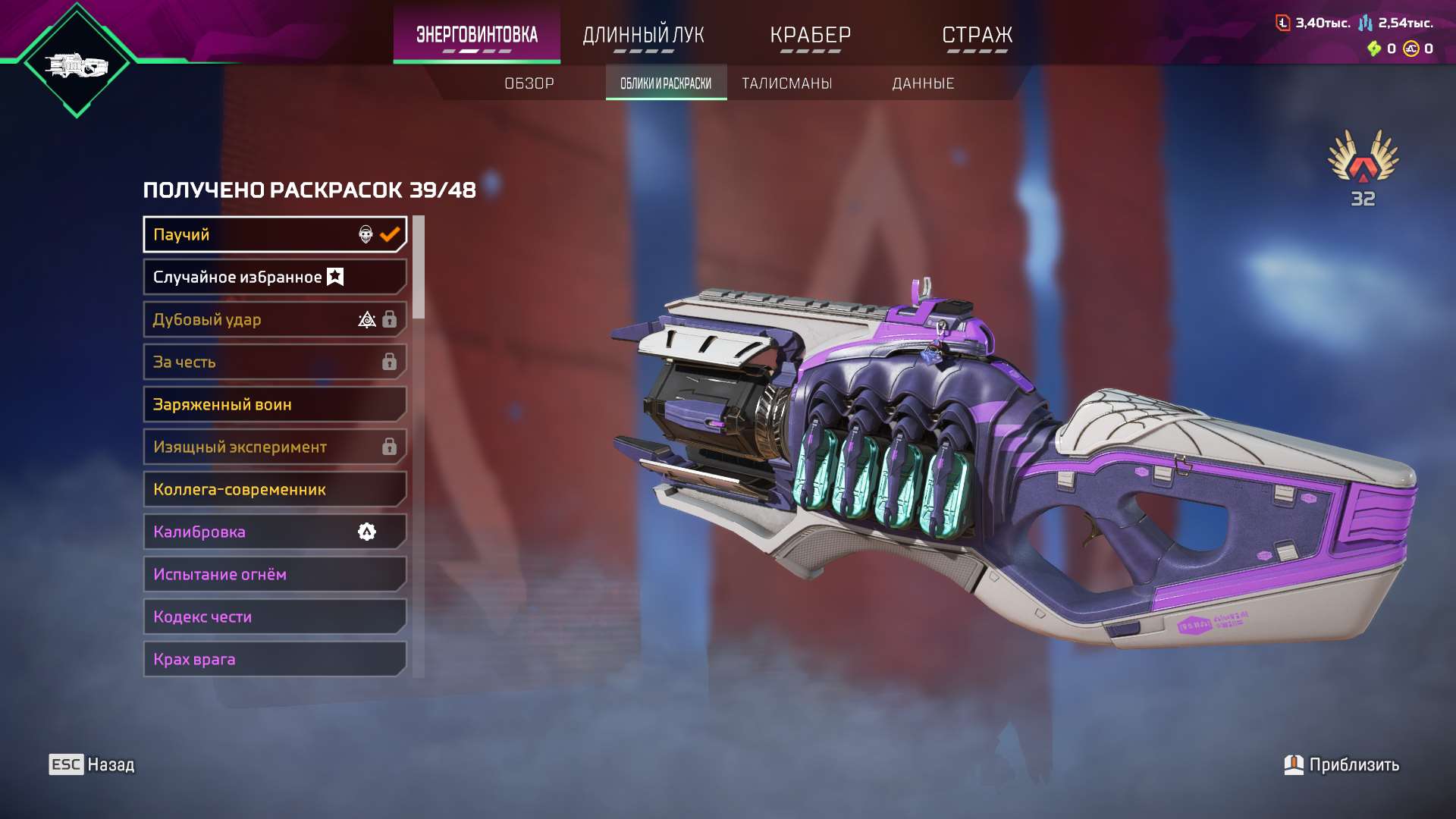Click the Crafting Metals currency icon
1456x819 pixels.
(1366, 24)
